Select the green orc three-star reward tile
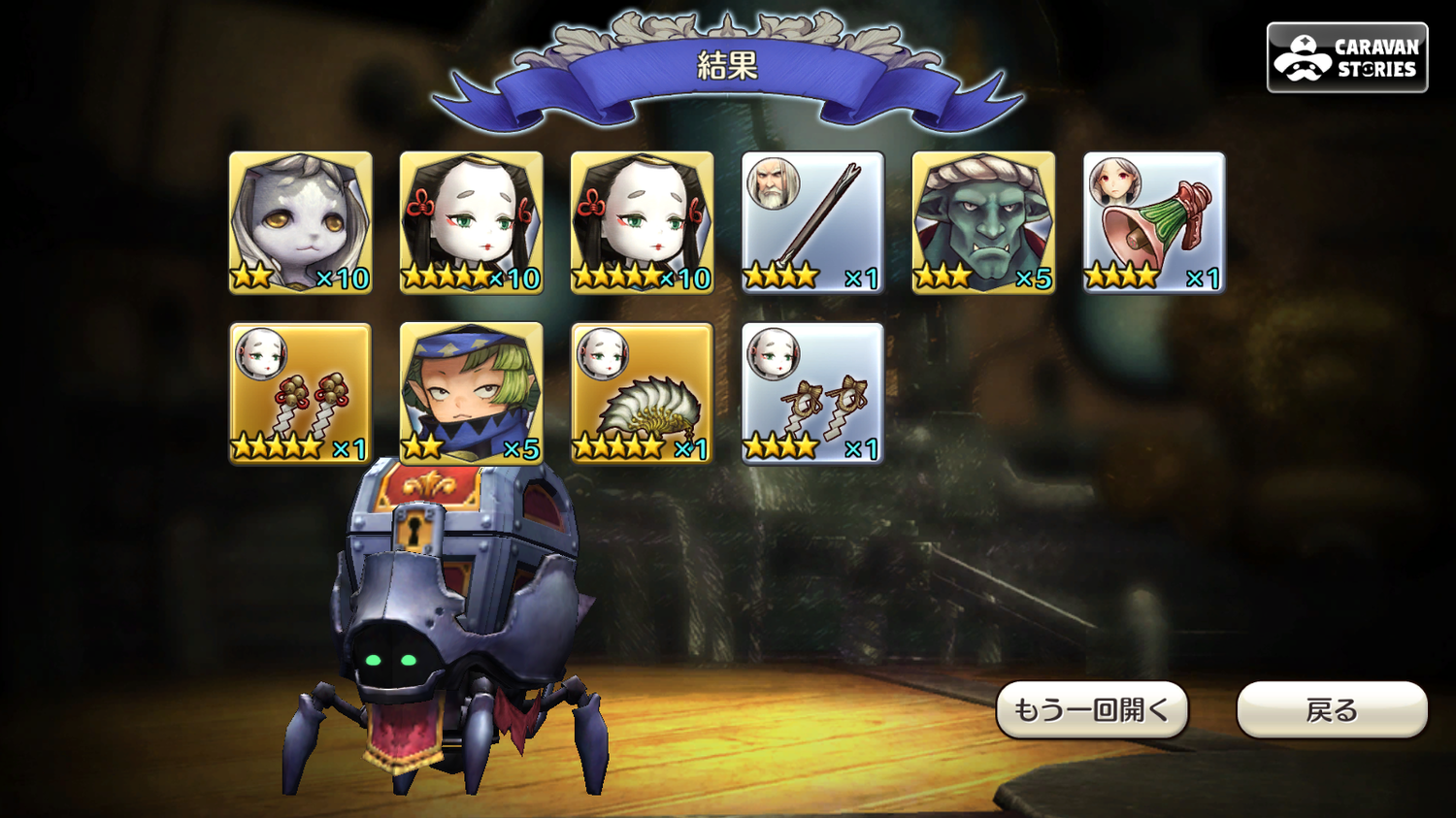 [x=983, y=222]
